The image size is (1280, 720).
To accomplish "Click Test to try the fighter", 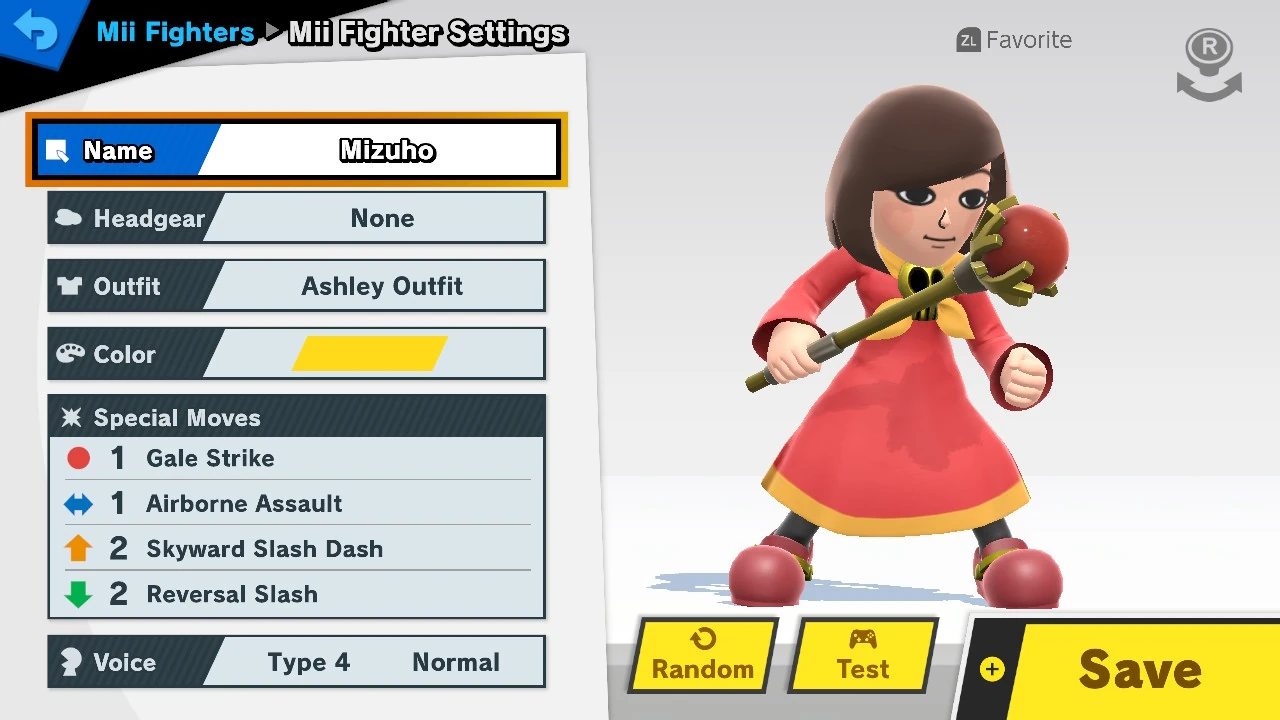I will click(x=862, y=655).
